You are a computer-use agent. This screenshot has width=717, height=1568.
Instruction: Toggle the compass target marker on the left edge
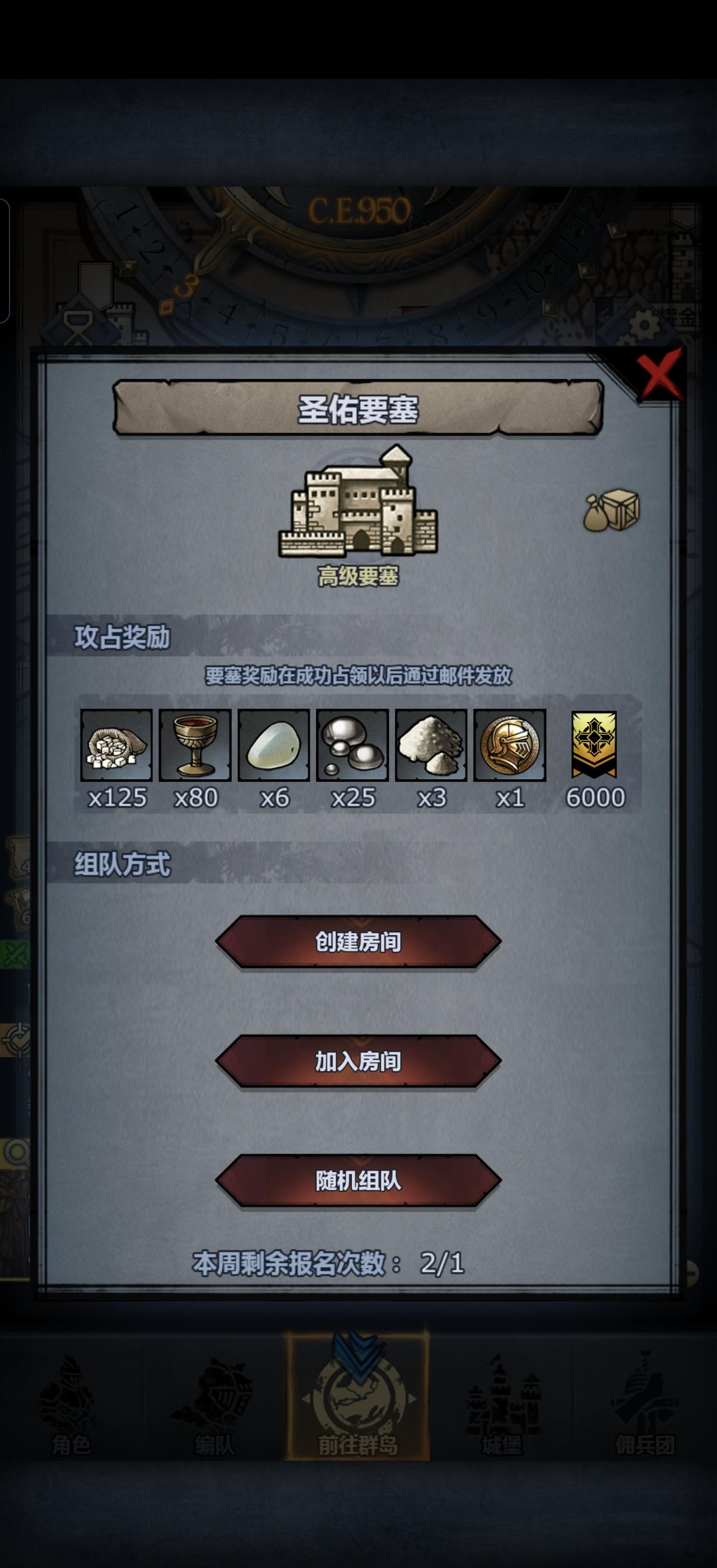pos(16,1041)
